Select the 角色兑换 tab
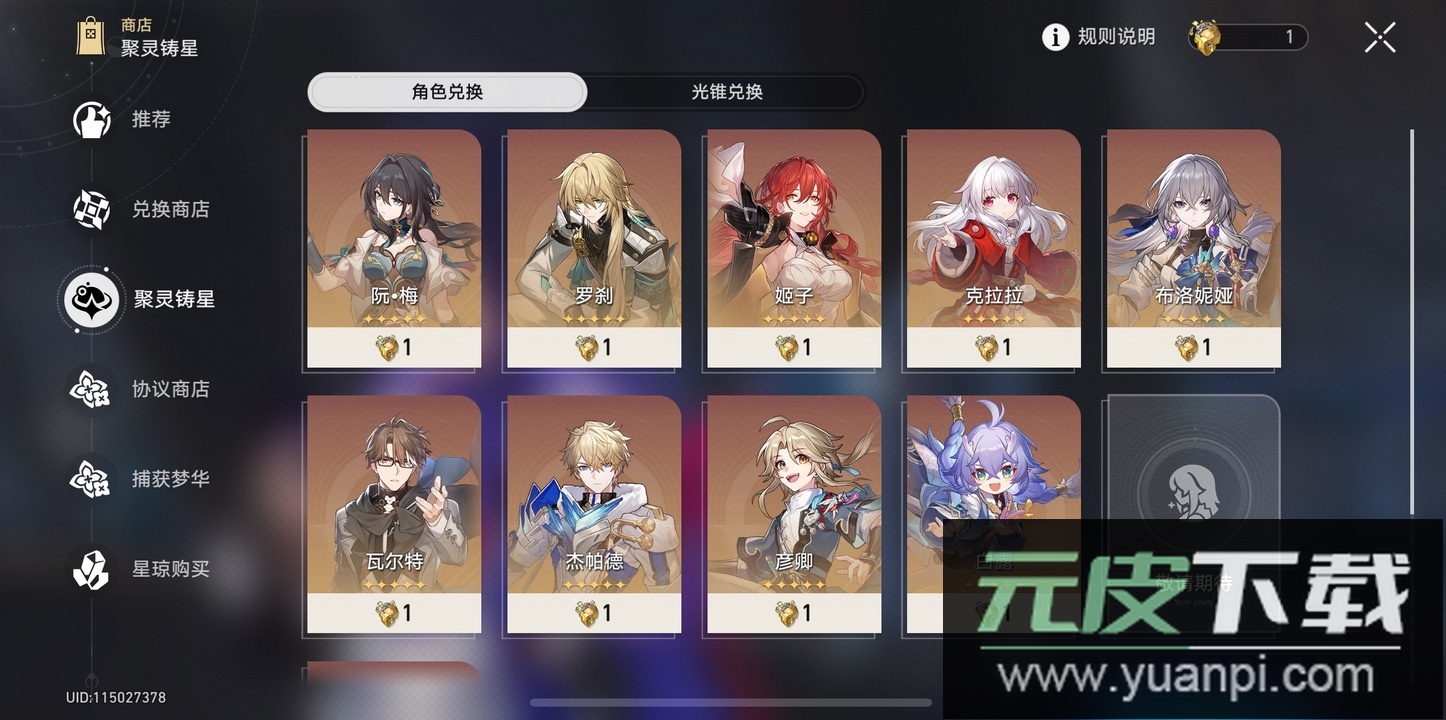The image size is (1446, 720). 446,92
